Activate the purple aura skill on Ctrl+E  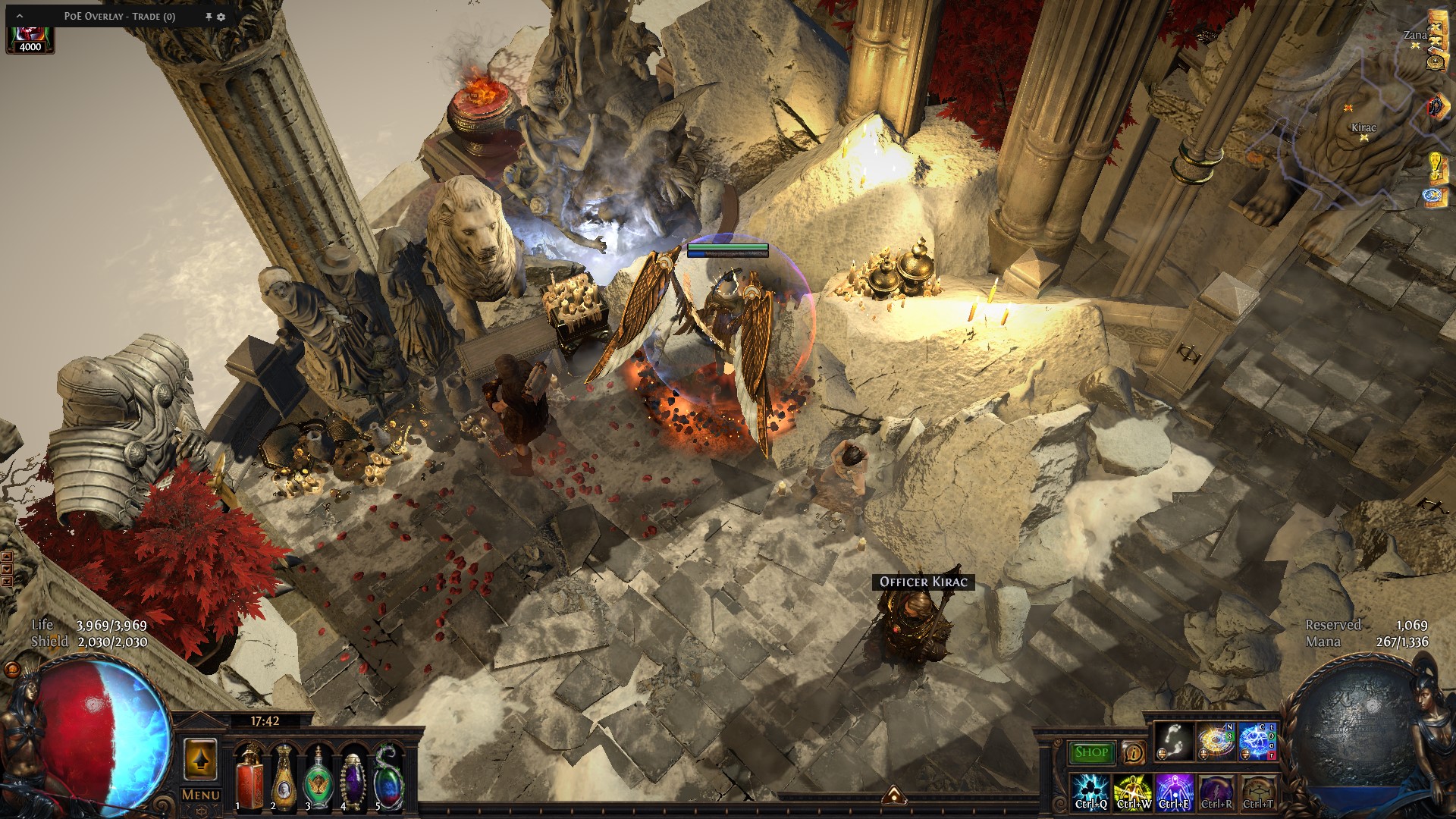pos(1175,792)
